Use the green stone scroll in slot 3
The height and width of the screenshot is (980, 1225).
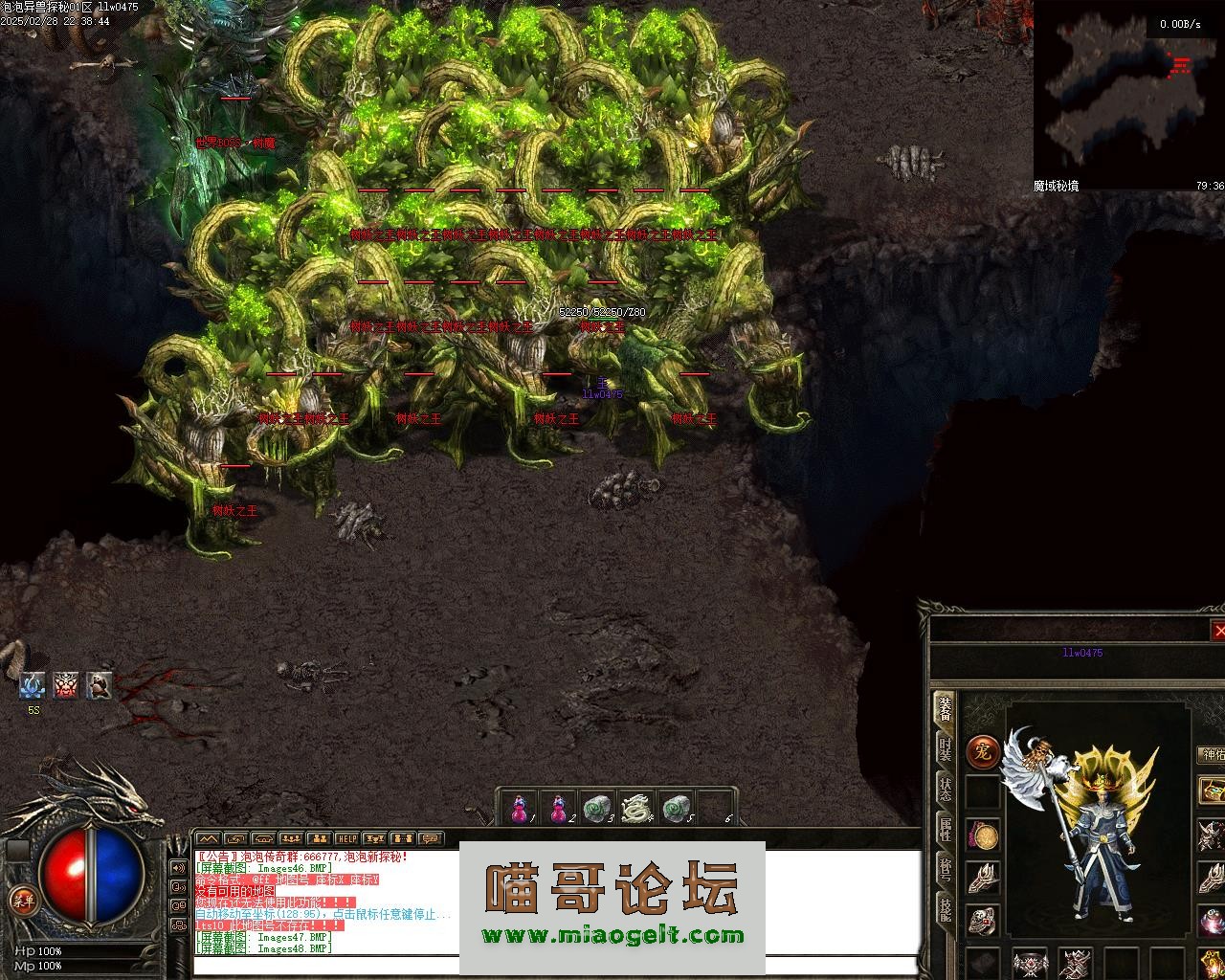597,809
